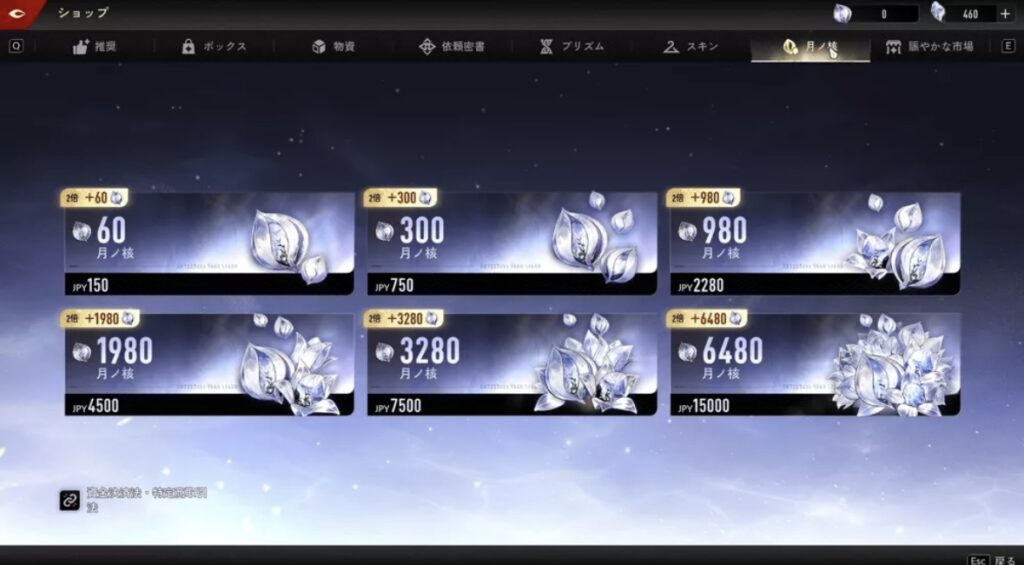The image size is (1024, 565).
Task: Open the 賑やかな市場 tab
Action: point(930,47)
